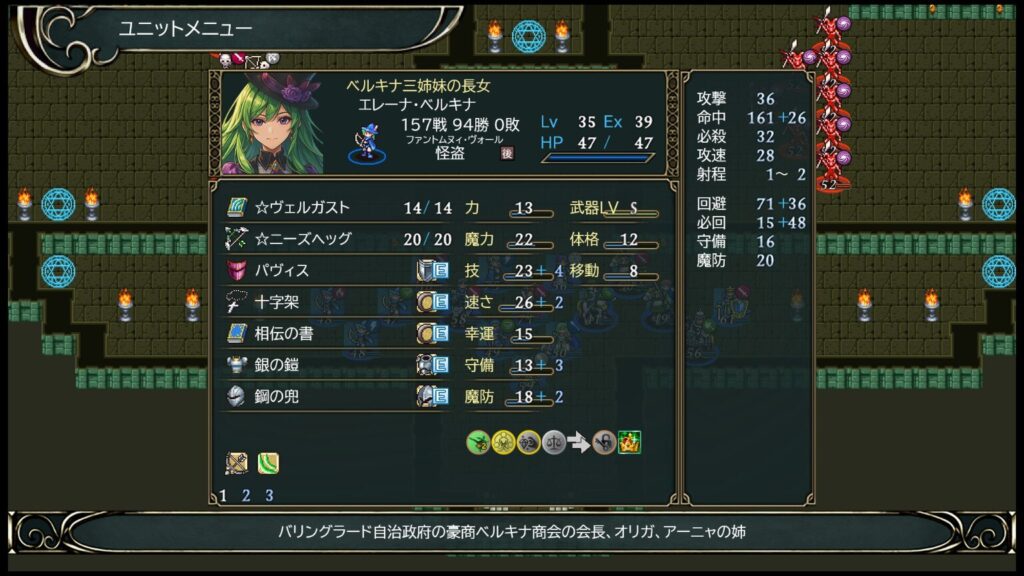The width and height of the screenshot is (1024, 576).
Task: Switch to page 2 of unit info
Action: point(246,495)
